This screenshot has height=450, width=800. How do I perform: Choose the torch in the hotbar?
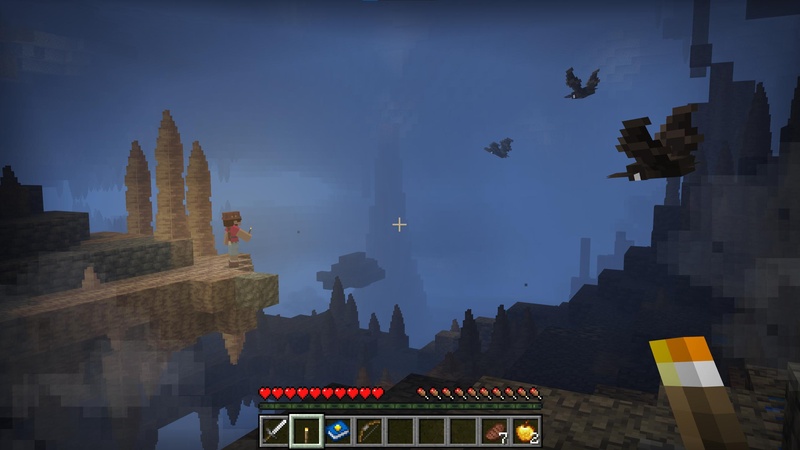click(x=306, y=431)
